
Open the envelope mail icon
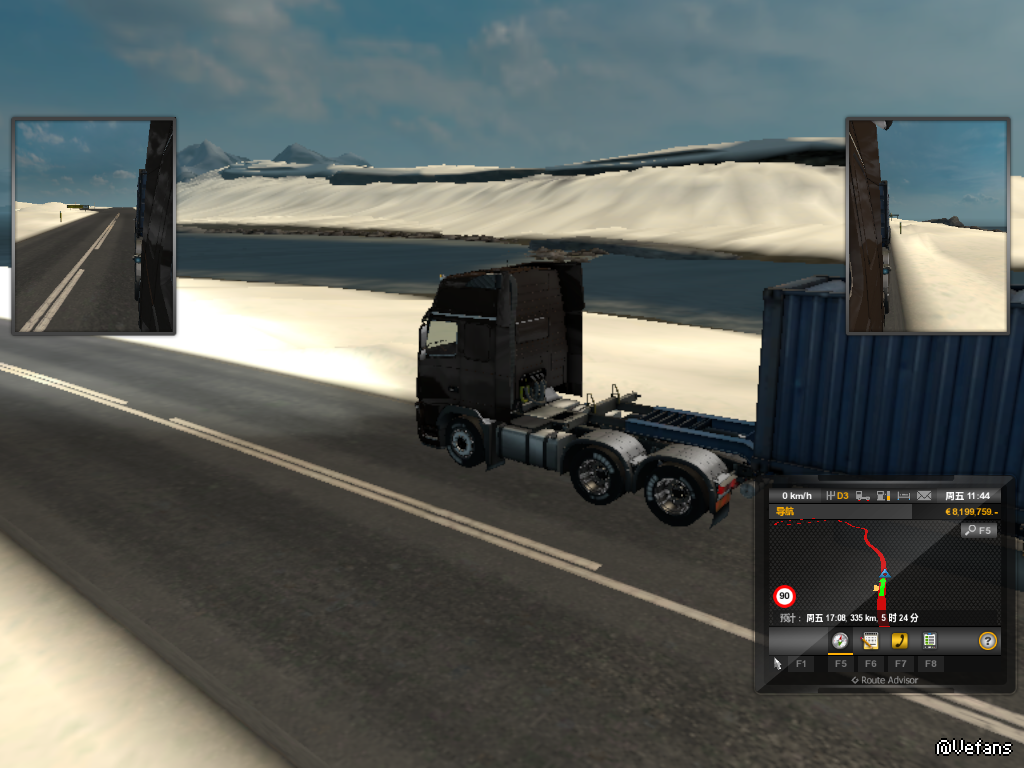click(924, 496)
